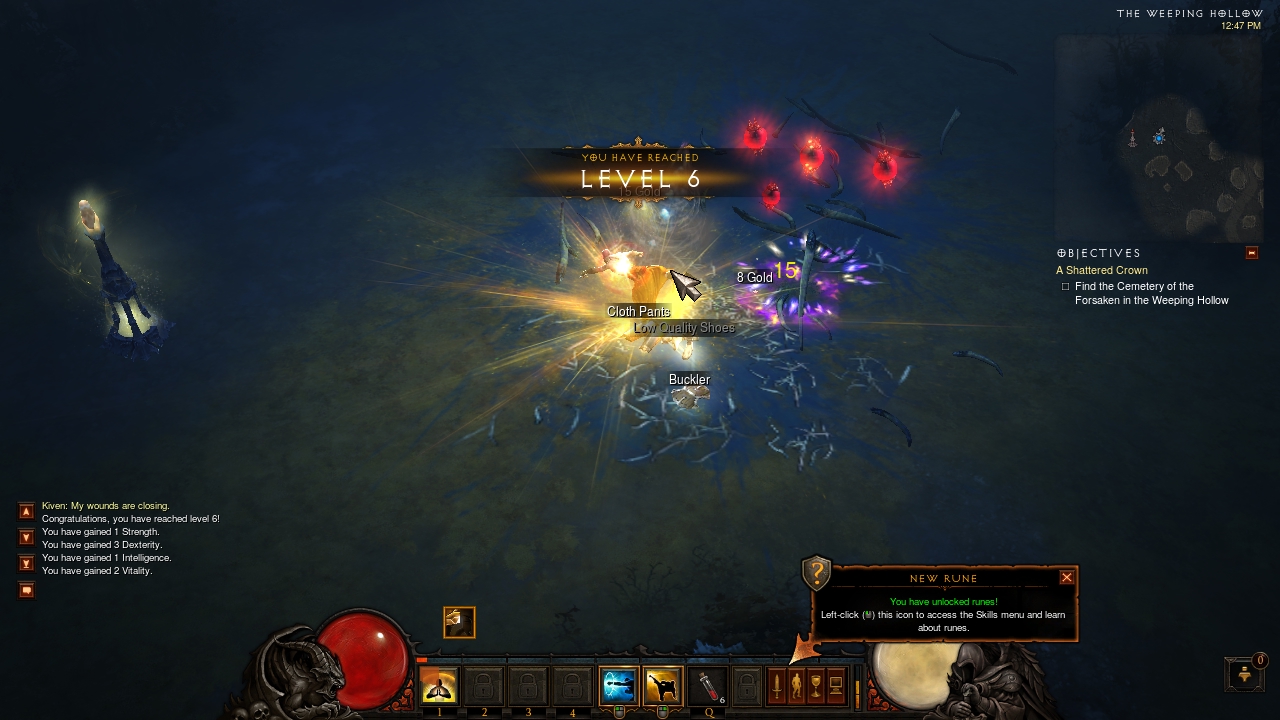Screen dimensions: 1280x720
Task: Open the chalice icon menu button
Action: 816,686
